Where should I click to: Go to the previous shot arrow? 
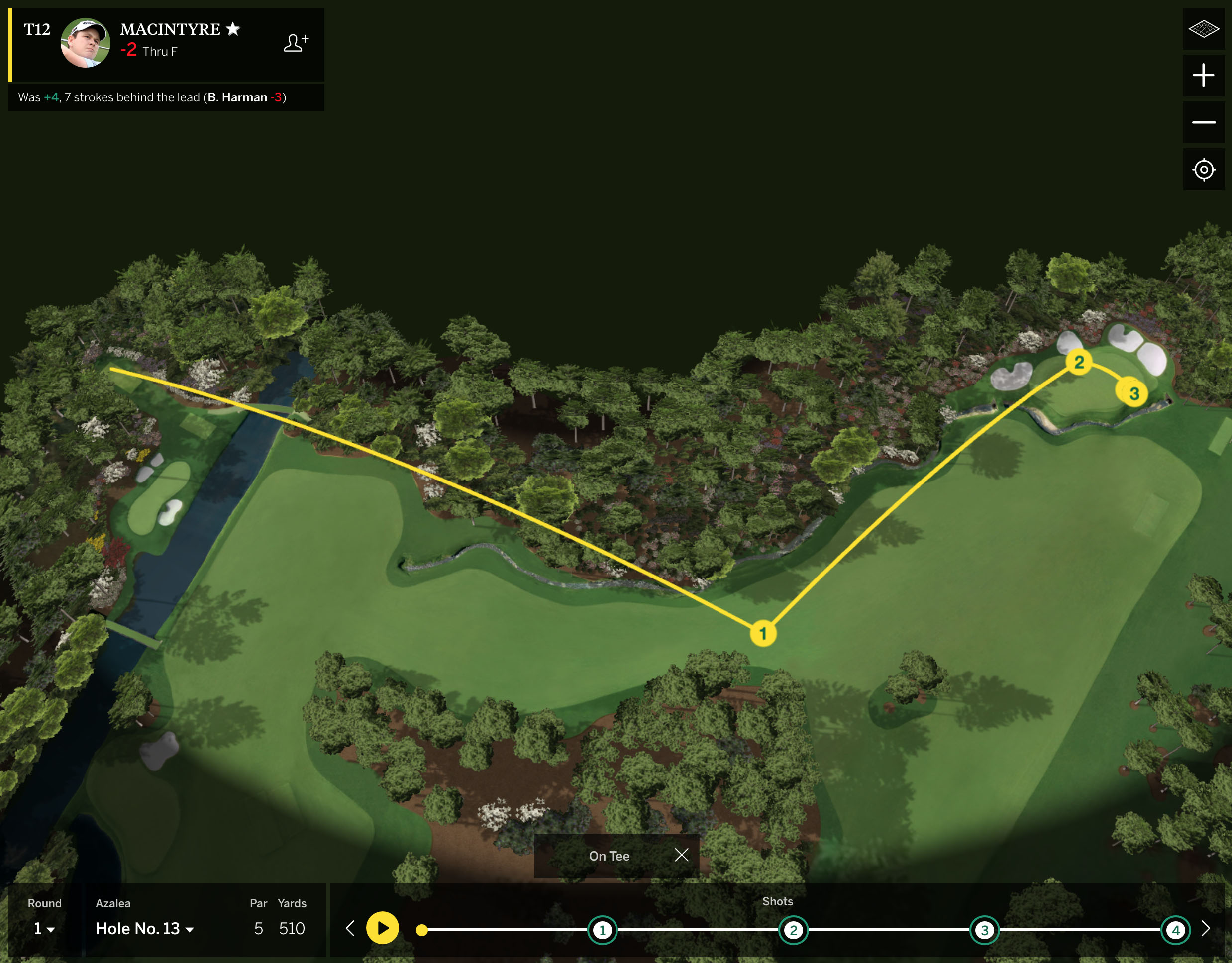[350, 929]
